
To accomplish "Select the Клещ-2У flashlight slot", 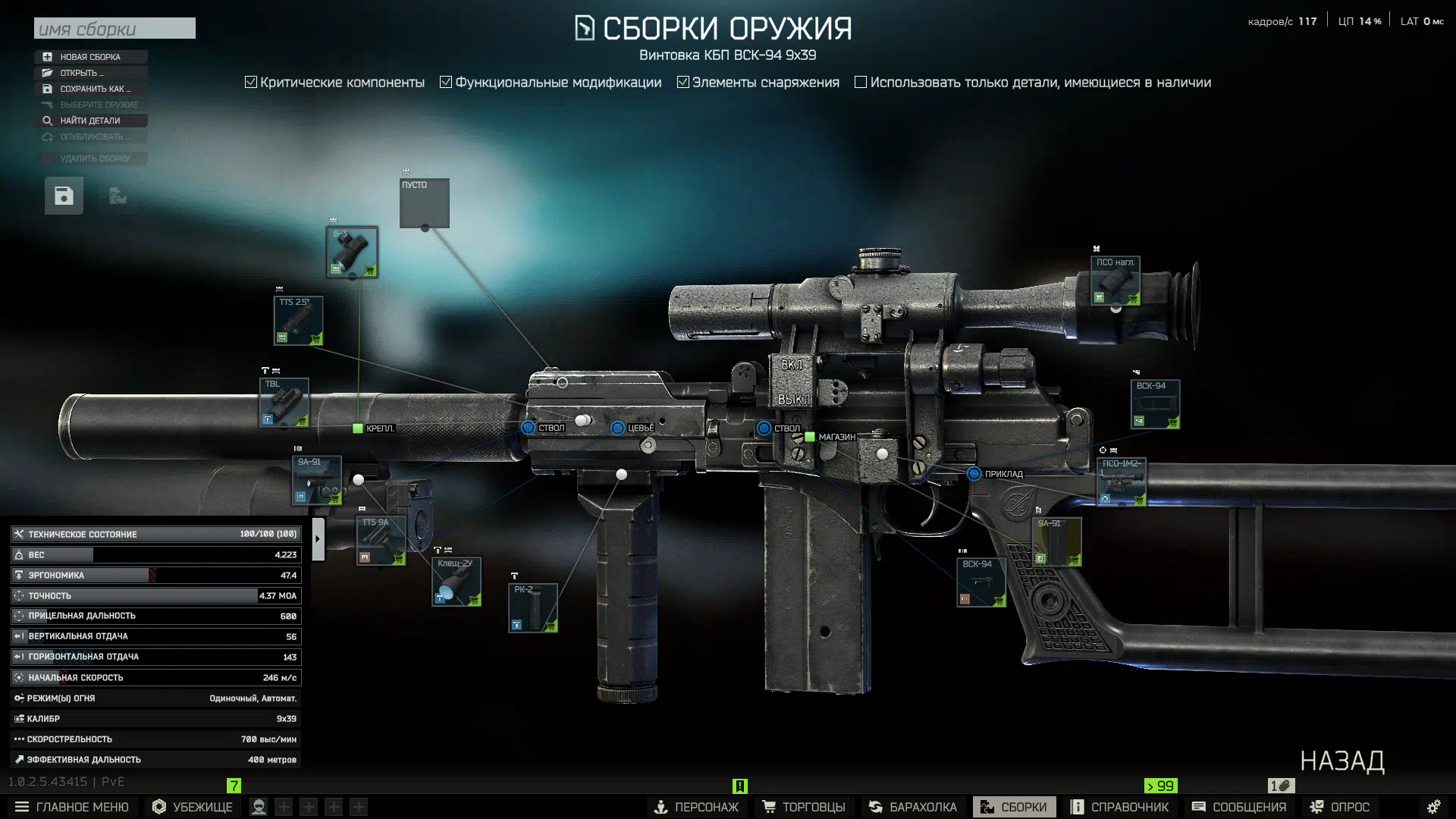I will click(456, 582).
